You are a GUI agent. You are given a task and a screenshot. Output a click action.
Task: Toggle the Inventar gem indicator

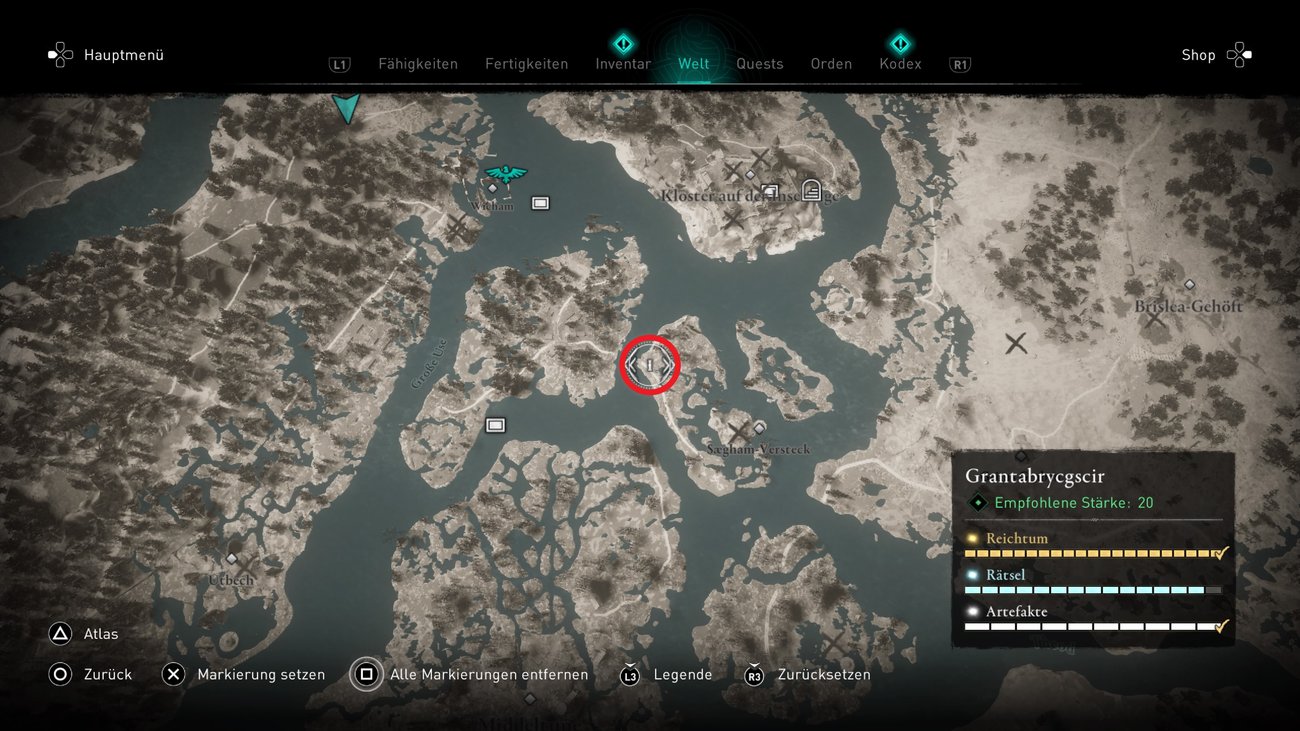coord(623,43)
